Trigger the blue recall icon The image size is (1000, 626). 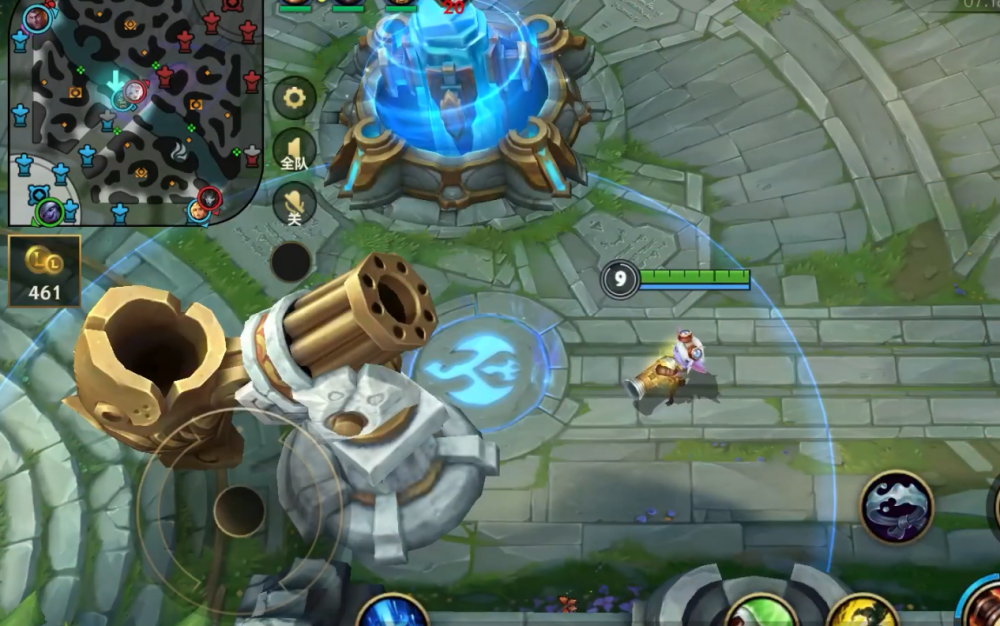[x=392, y=611]
